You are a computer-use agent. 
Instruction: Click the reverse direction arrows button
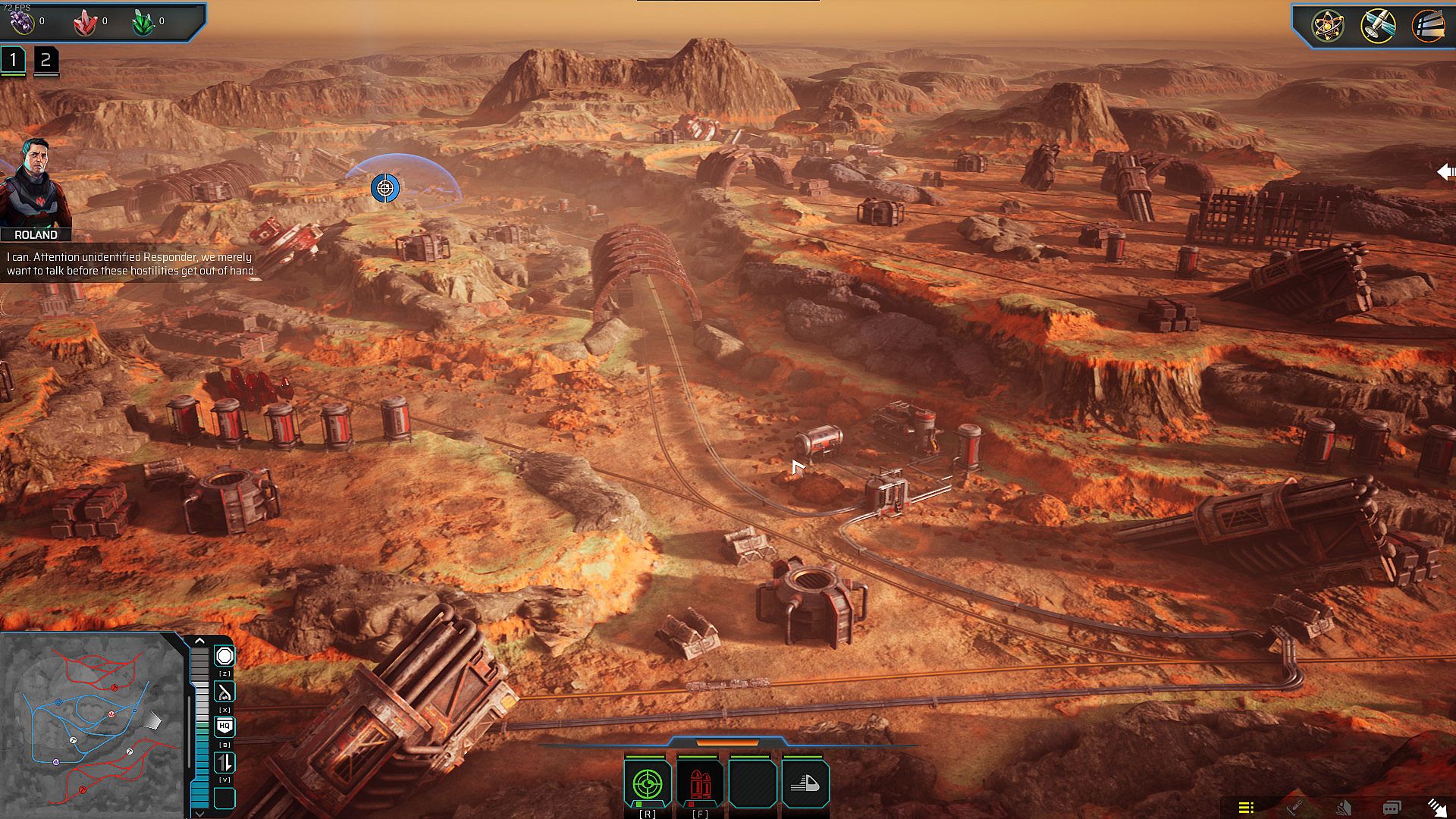pyautogui.click(x=224, y=763)
